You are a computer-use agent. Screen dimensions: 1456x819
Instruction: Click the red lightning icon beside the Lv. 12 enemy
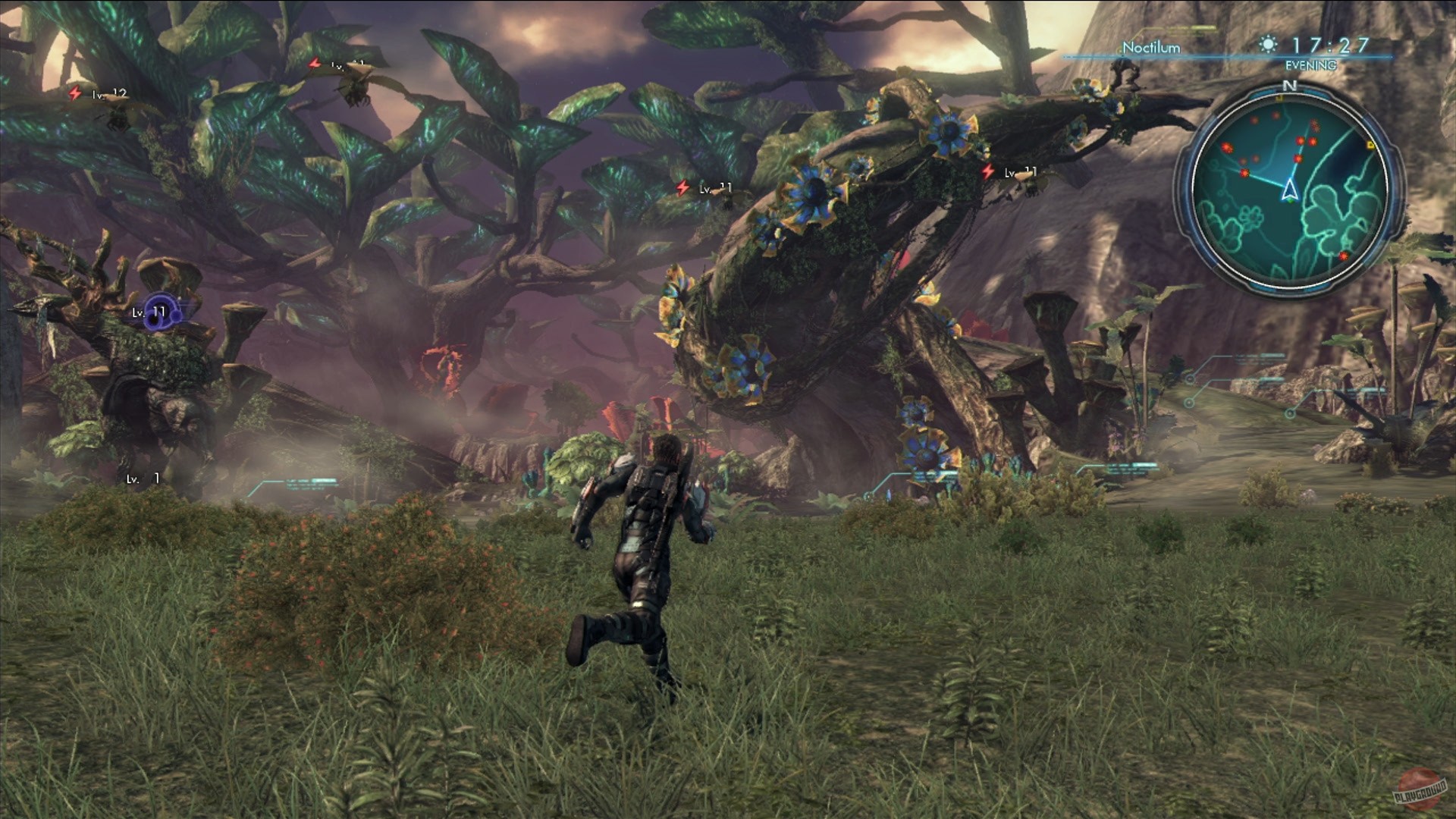pyautogui.click(x=74, y=93)
